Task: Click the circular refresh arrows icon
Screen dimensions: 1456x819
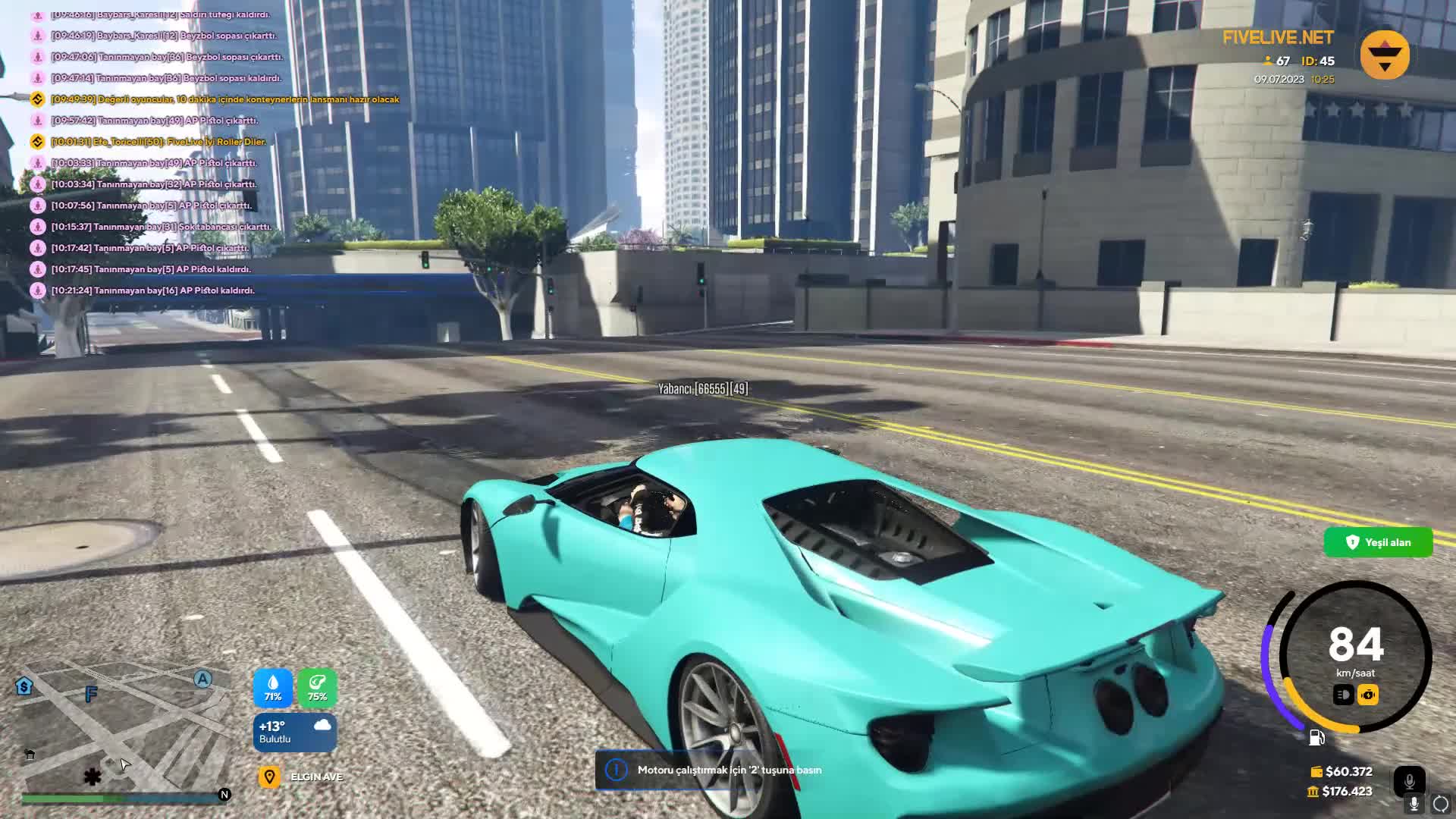Action: (1440, 804)
